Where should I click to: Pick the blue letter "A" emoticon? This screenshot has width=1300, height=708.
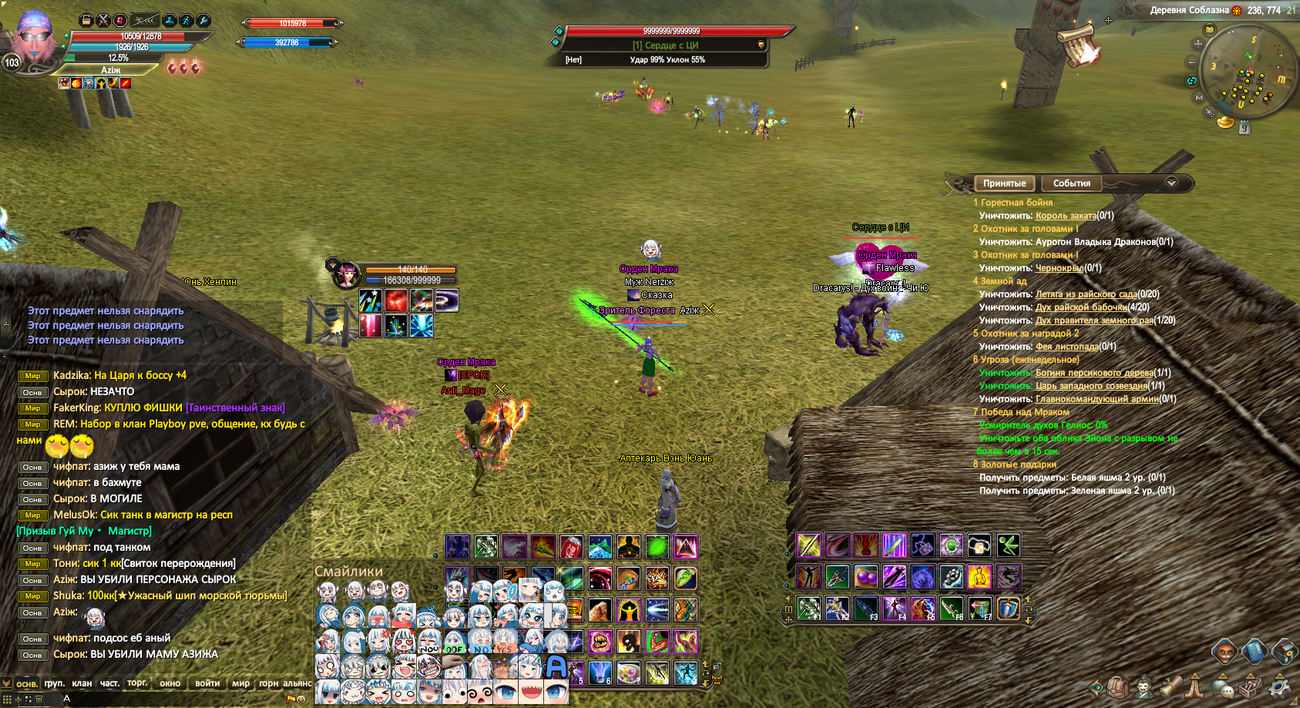coord(556,667)
